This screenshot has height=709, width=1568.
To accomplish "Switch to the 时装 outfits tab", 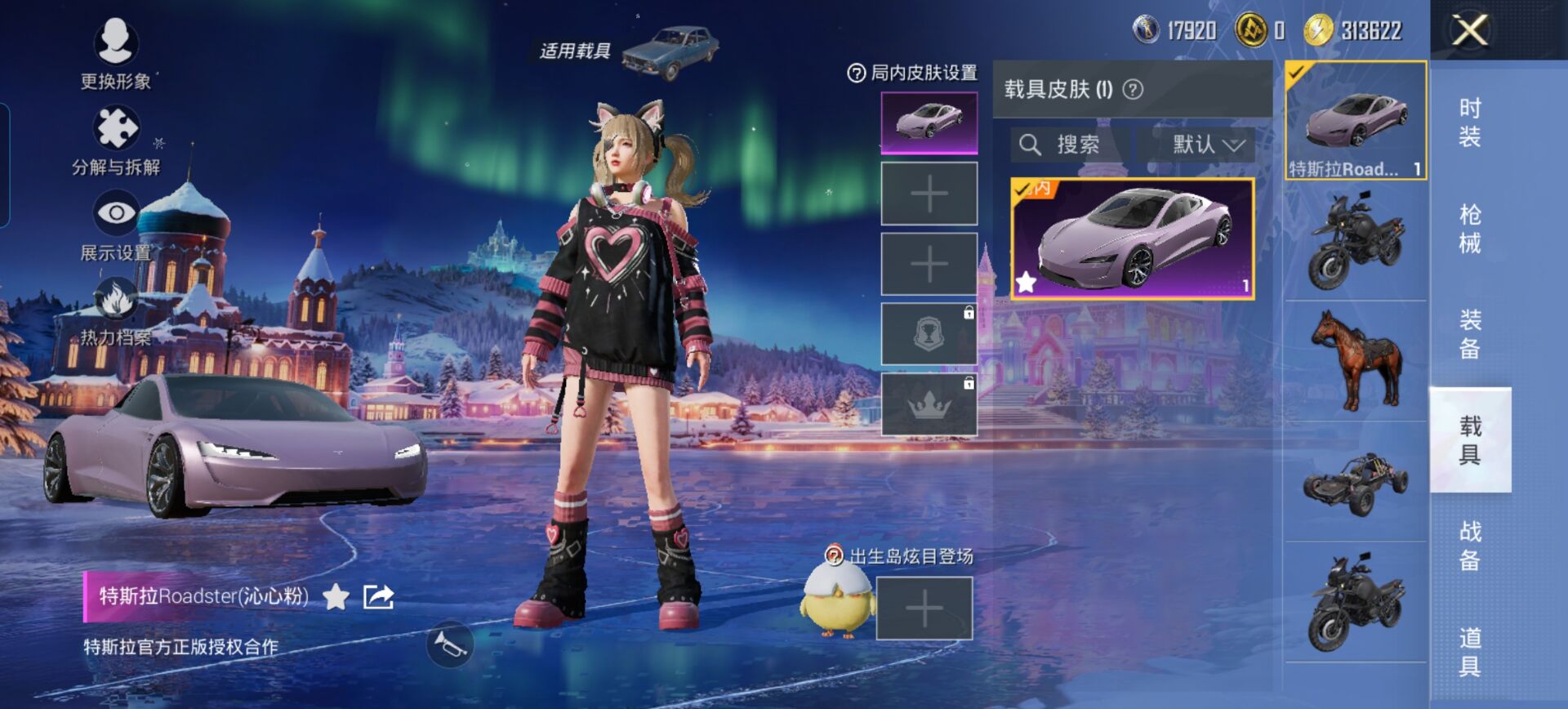I will (x=1470, y=122).
